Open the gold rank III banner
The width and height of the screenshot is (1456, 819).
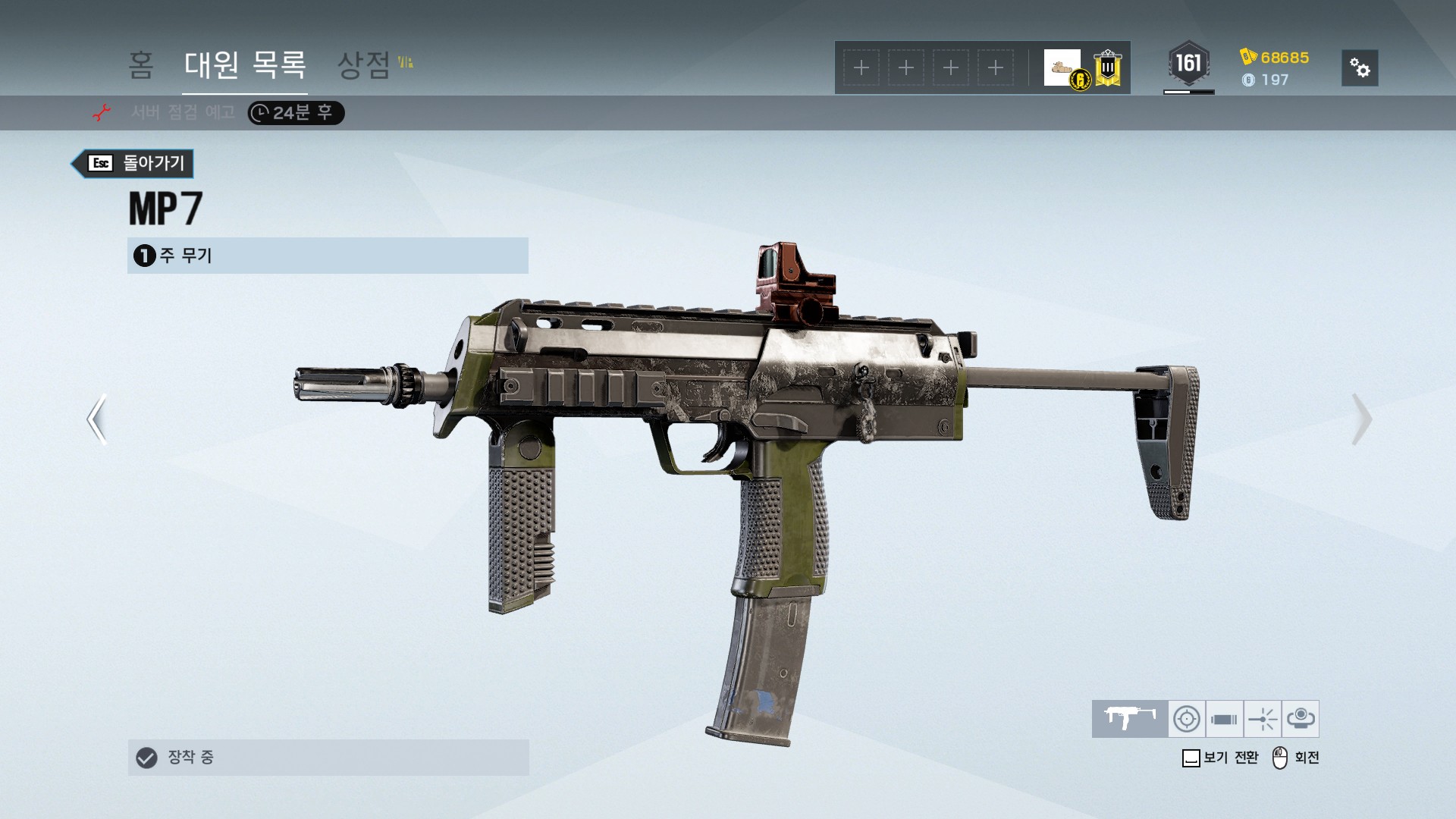tap(1108, 68)
